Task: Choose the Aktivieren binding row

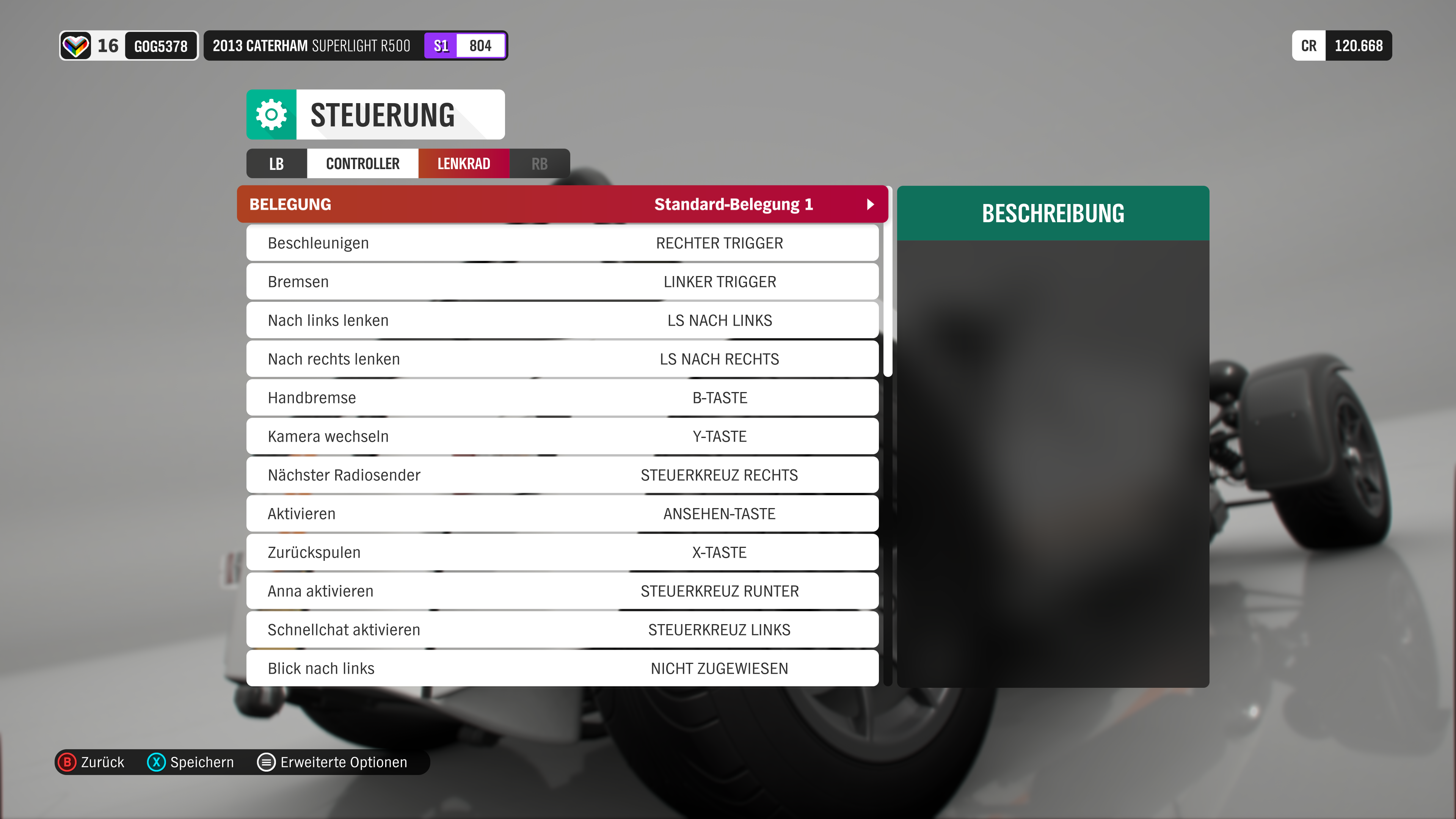Action: (562, 514)
